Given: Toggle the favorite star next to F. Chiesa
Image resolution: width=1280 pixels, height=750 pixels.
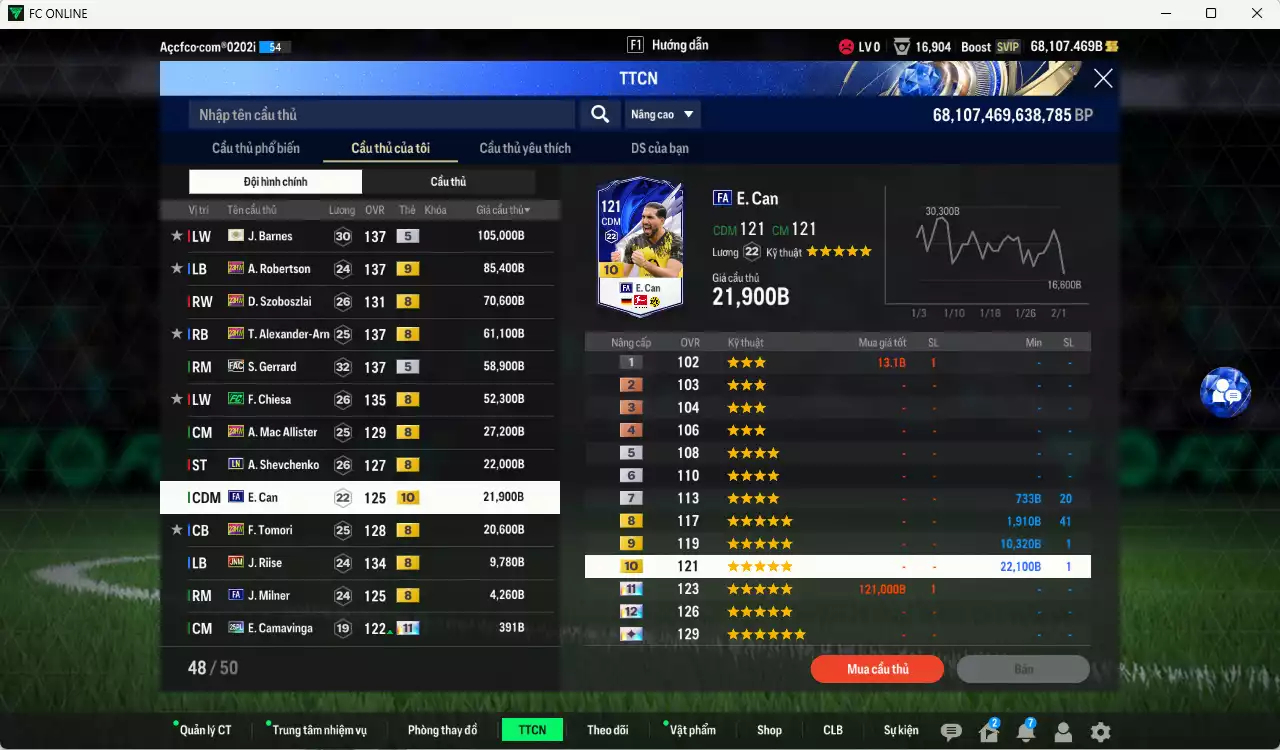Looking at the screenshot, I should (176, 399).
